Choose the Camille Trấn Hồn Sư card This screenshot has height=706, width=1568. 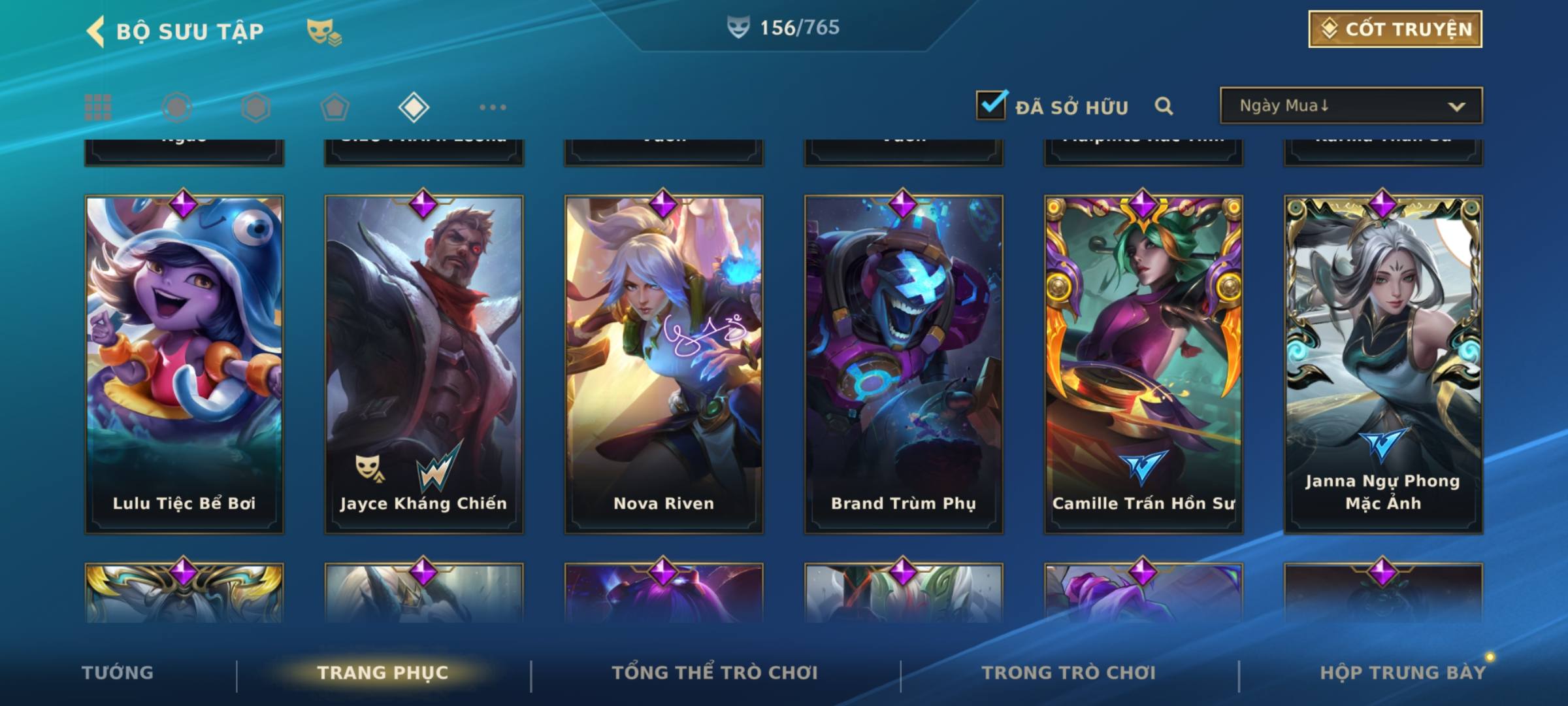[x=1143, y=364]
